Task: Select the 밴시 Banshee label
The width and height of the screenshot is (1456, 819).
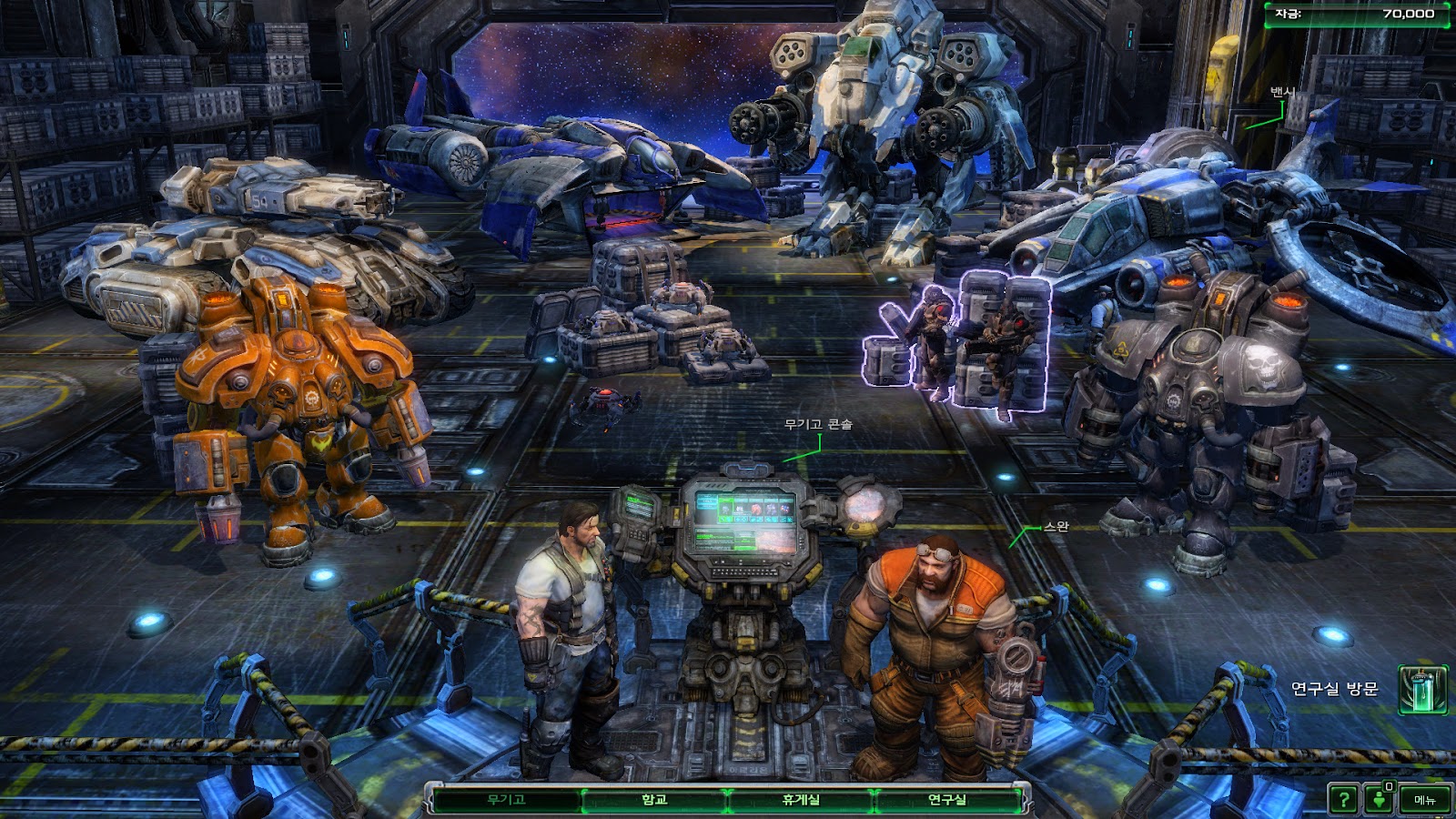Action: pos(1281,93)
